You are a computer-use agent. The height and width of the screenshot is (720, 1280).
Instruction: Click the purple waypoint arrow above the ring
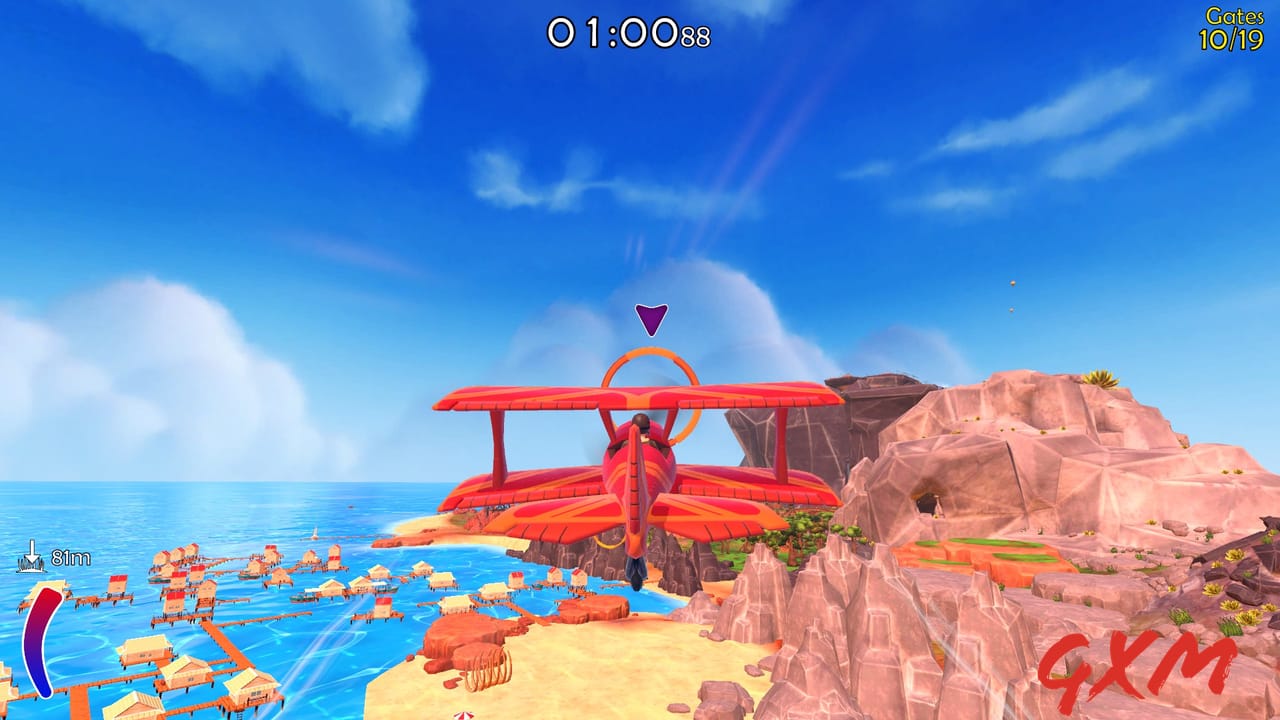(x=651, y=318)
